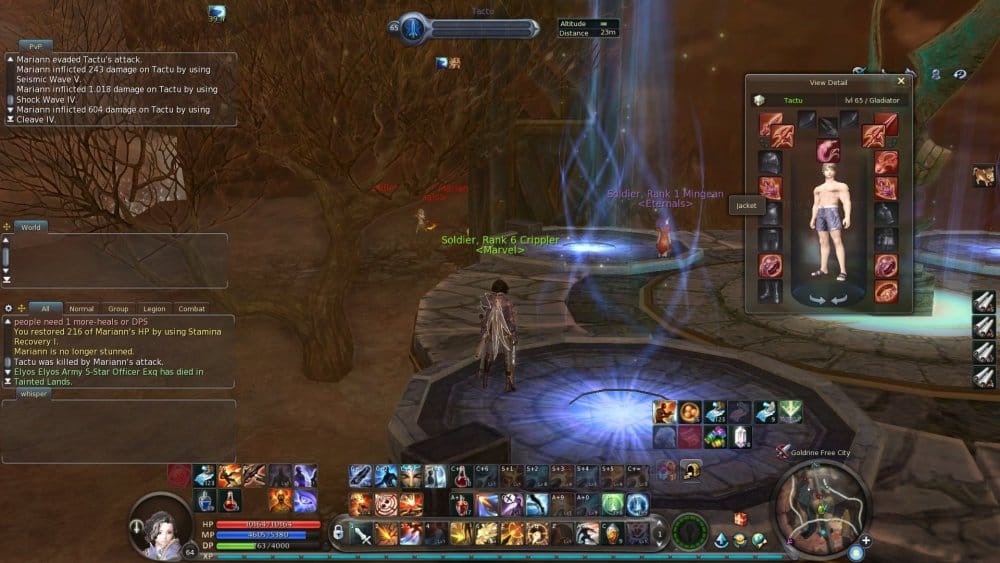This screenshot has width=1000, height=563.
Task: Select the Legion chat tab
Action: [154, 309]
